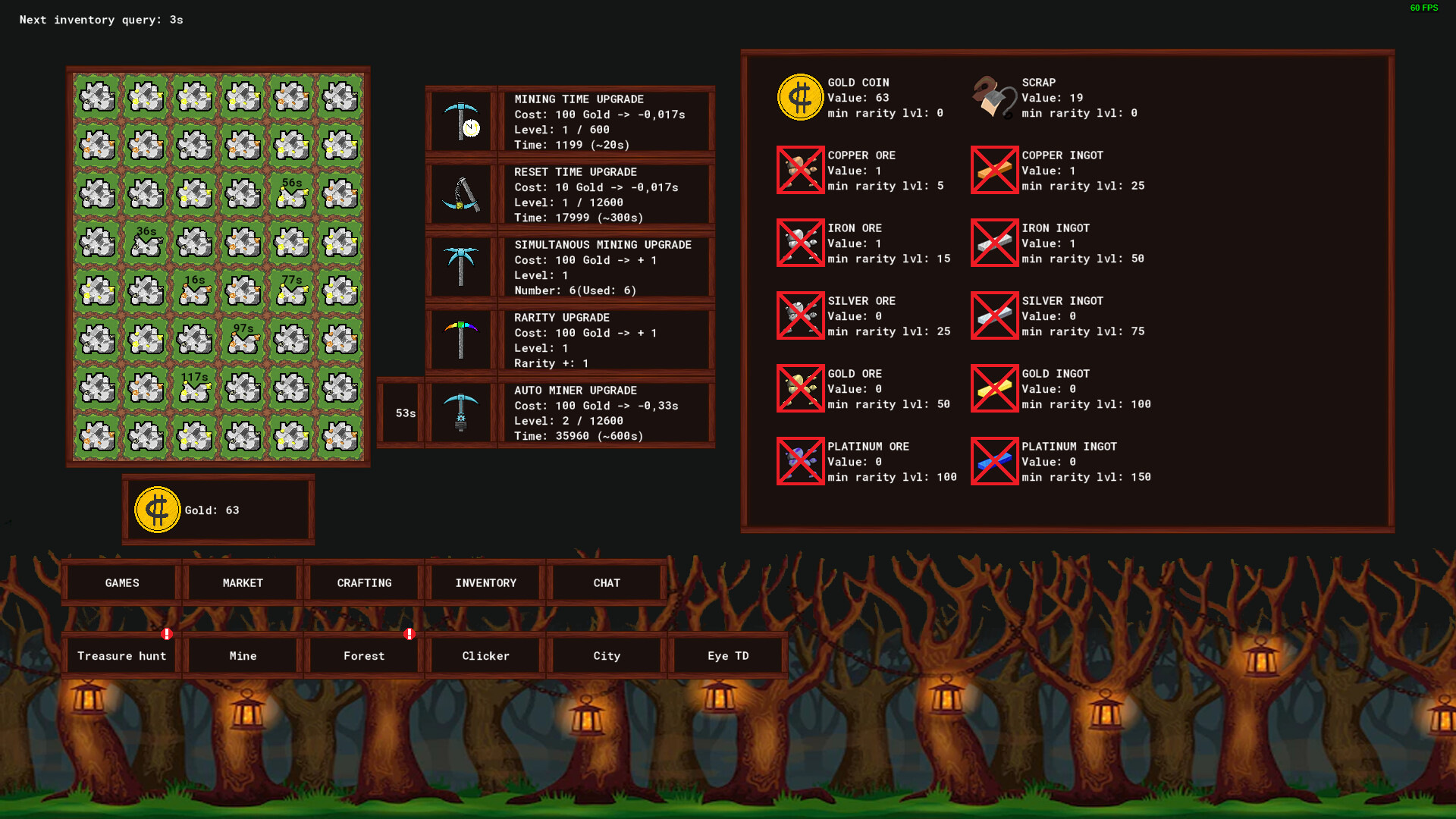This screenshot has width=1456, height=819.
Task: Click the Scrap item icon
Action: pos(993,96)
